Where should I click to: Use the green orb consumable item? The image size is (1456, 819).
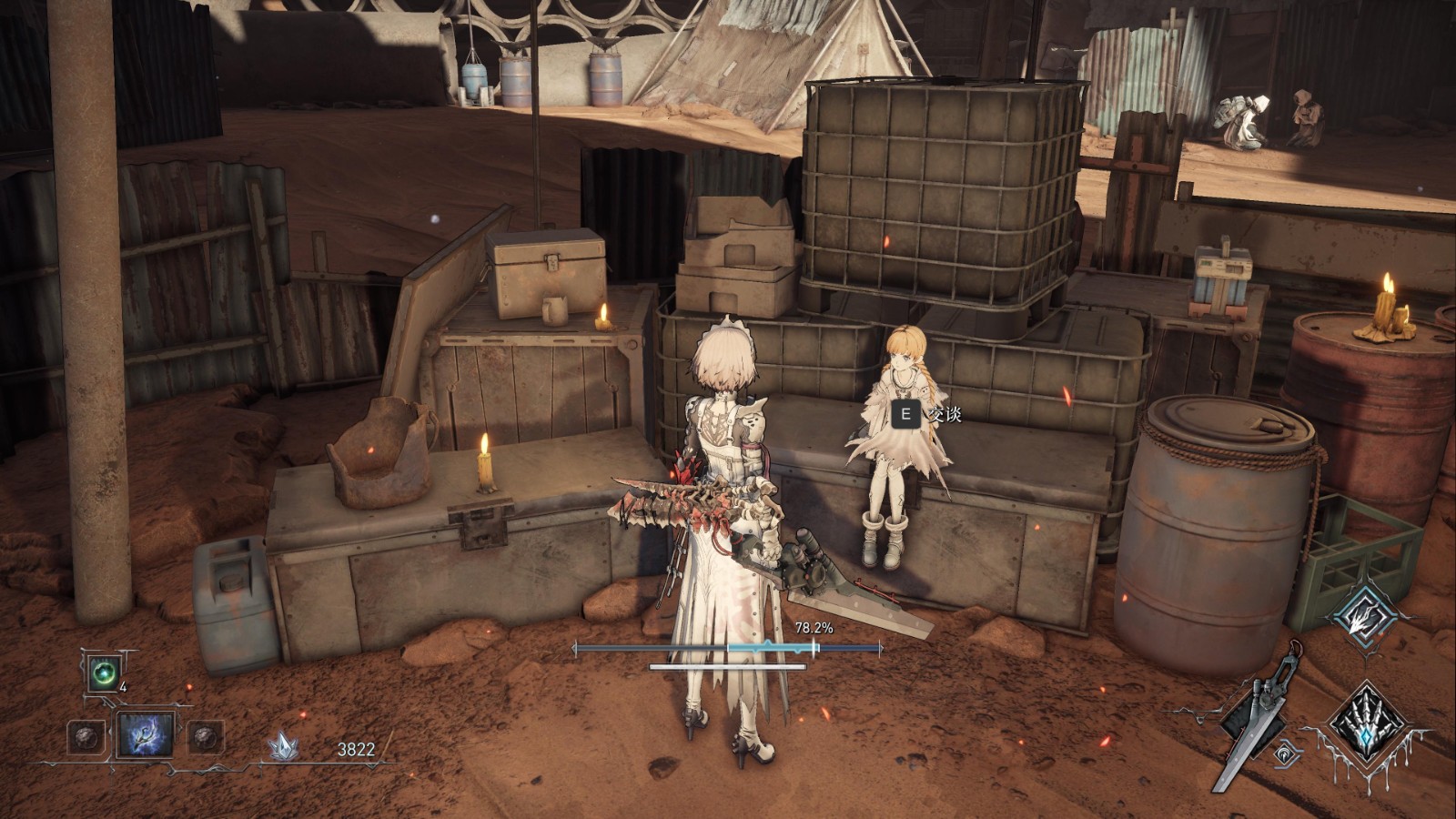point(102,674)
